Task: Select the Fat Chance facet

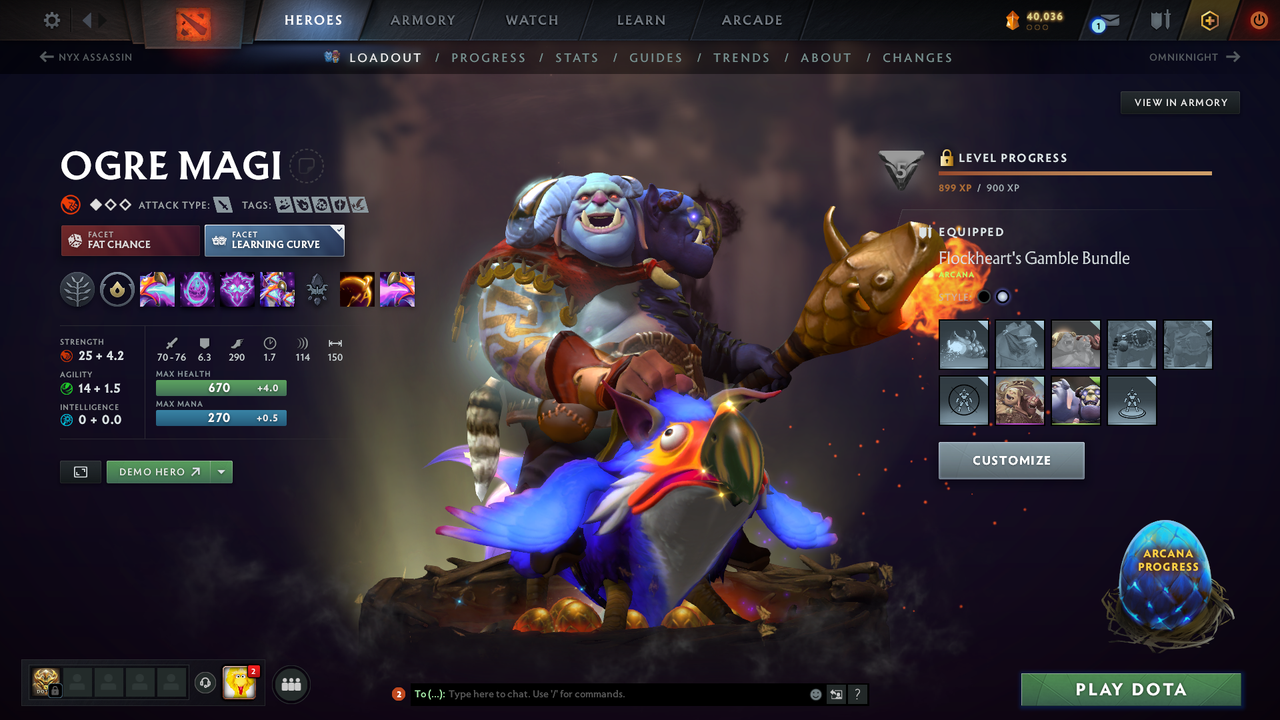Action: (129, 240)
